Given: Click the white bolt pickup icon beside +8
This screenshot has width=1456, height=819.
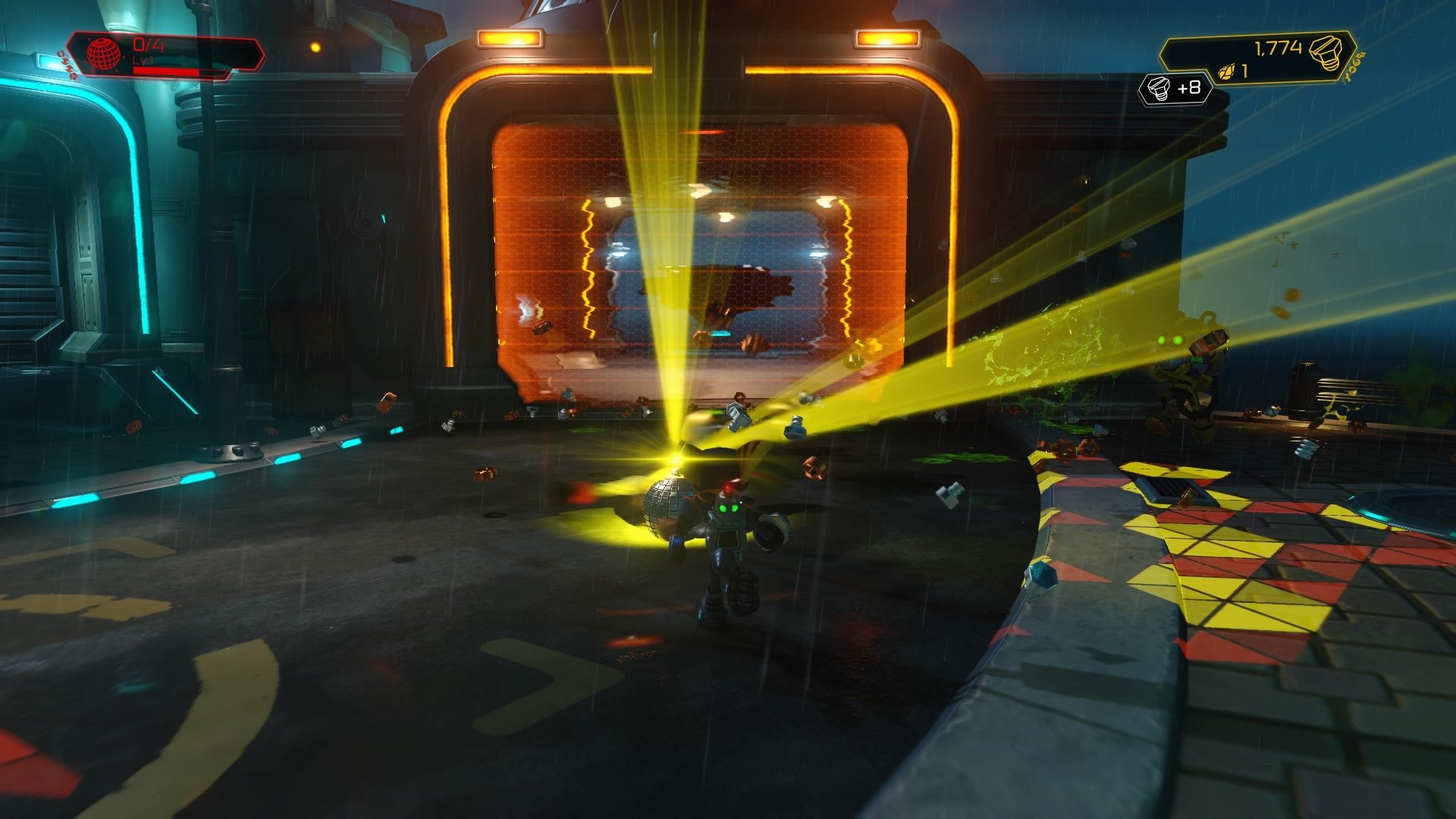Looking at the screenshot, I should [x=1158, y=89].
